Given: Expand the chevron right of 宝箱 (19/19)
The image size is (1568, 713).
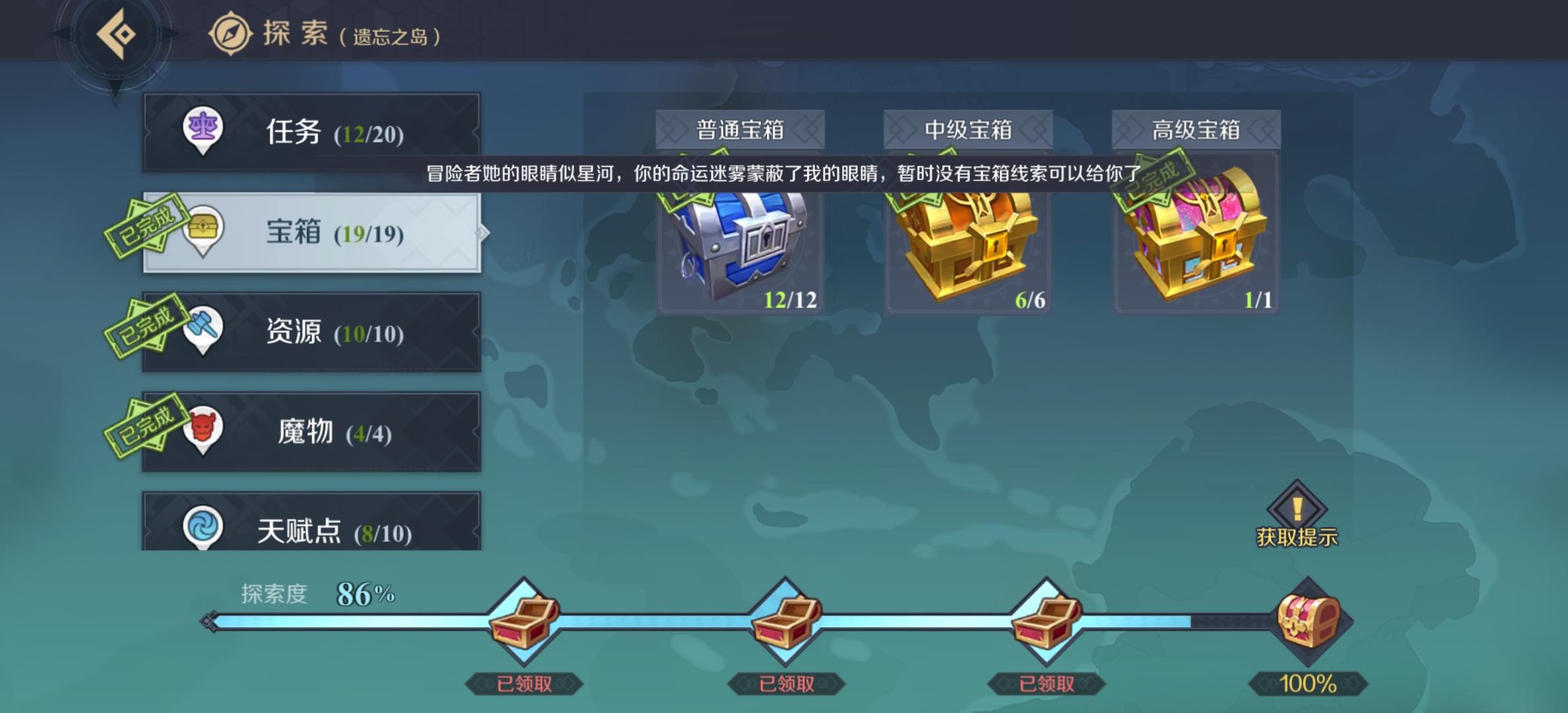Looking at the screenshot, I should (x=484, y=234).
